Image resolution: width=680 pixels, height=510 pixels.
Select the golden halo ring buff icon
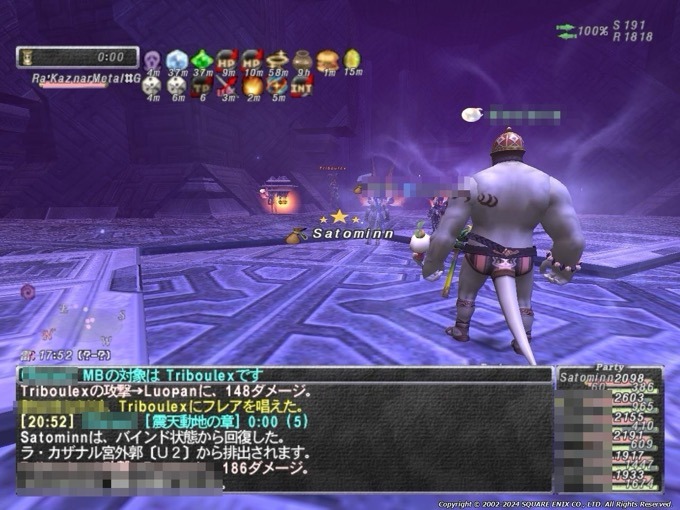click(x=277, y=60)
